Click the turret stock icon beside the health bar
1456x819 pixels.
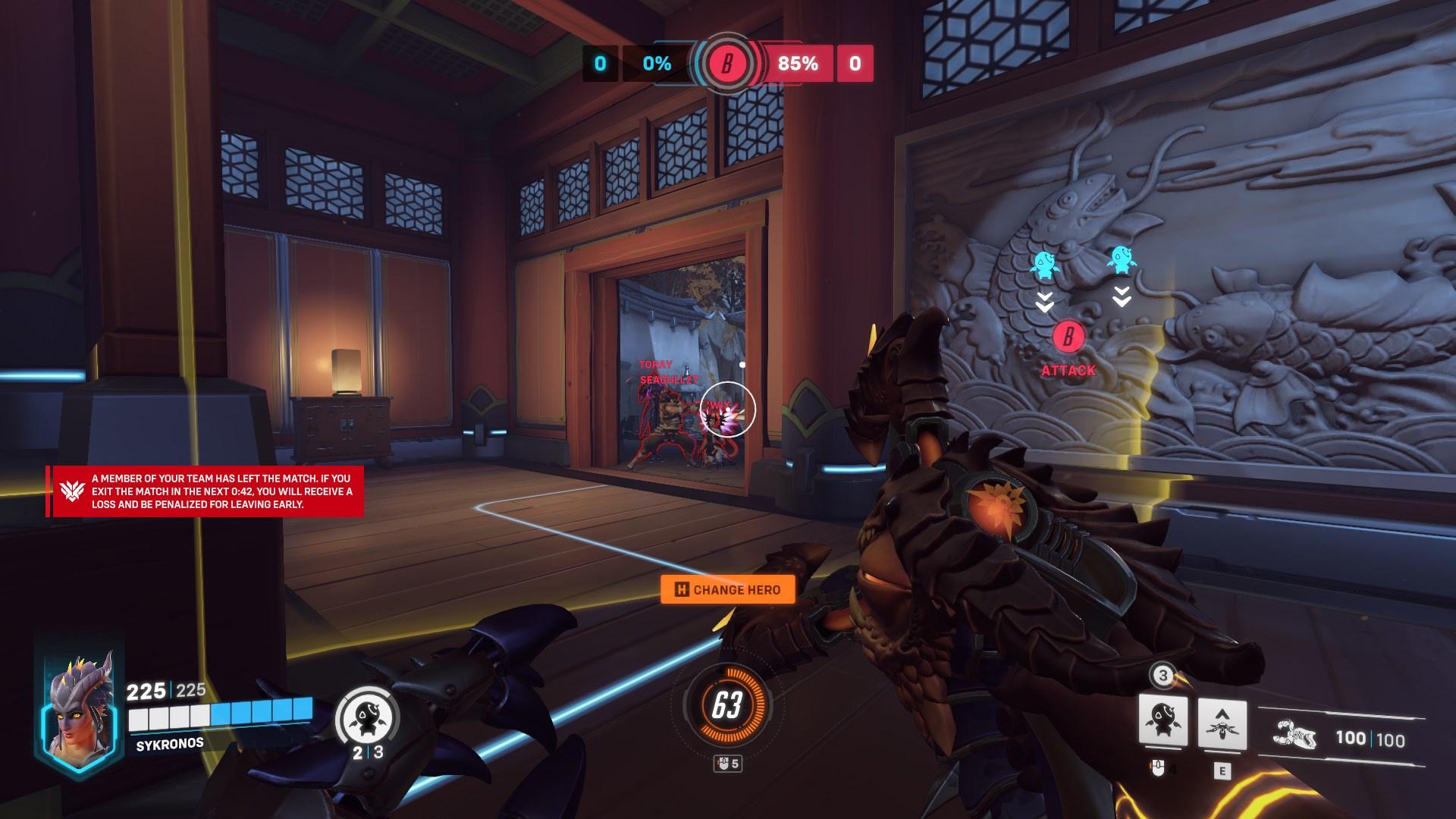367,717
